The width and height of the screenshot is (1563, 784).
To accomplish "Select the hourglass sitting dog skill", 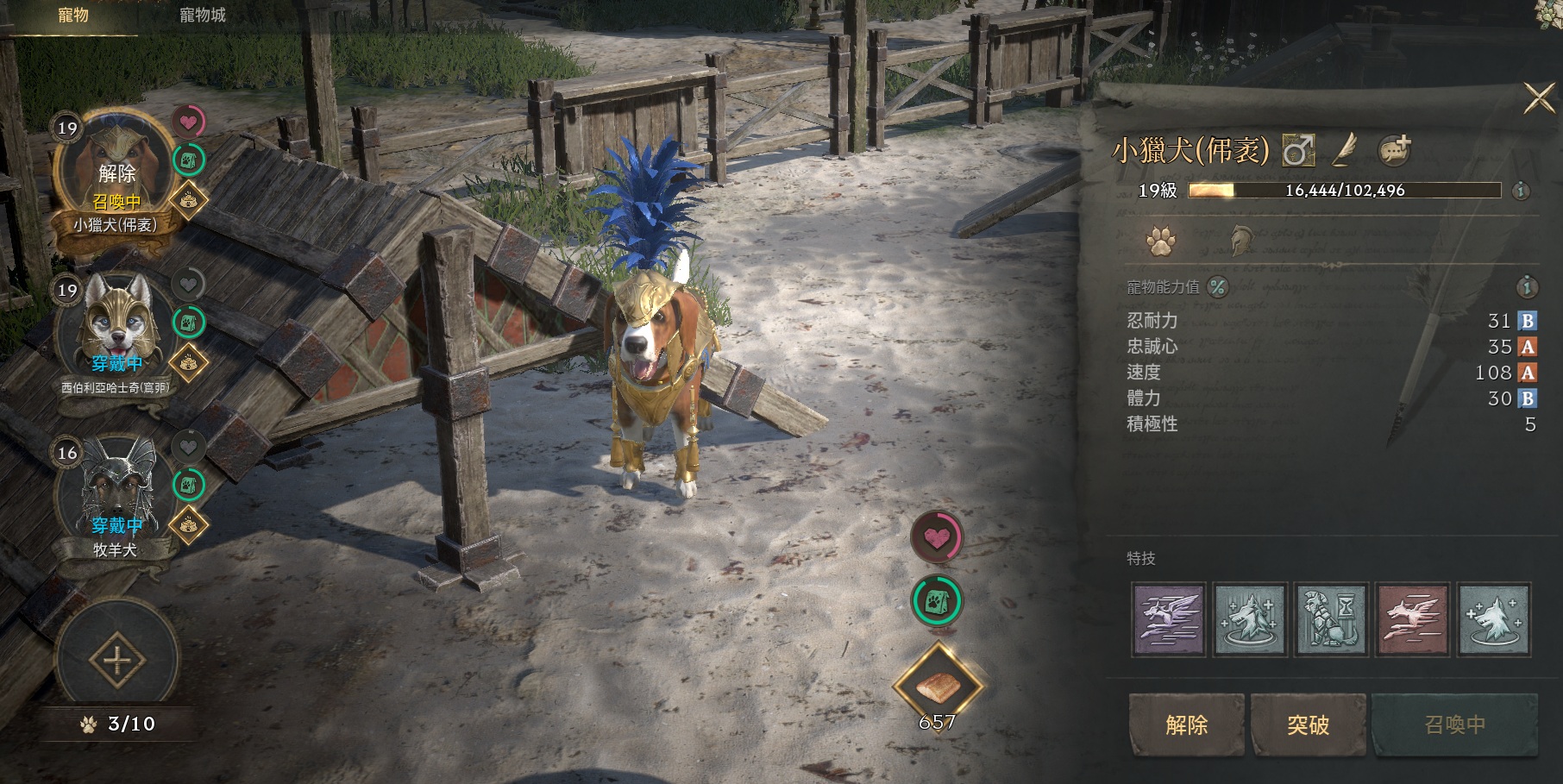I will pos(1331,619).
